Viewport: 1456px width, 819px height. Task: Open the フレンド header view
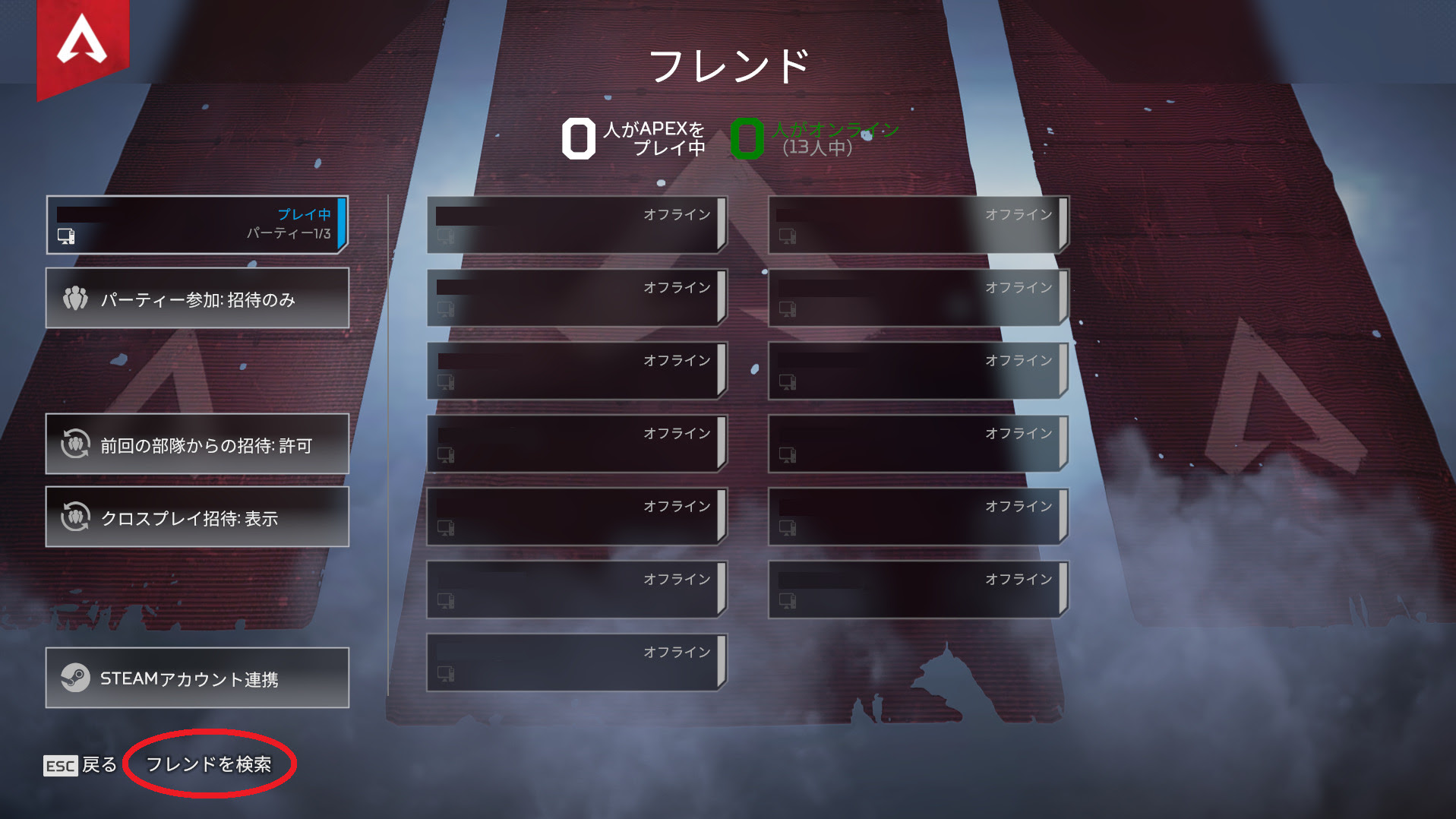coord(728,65)
